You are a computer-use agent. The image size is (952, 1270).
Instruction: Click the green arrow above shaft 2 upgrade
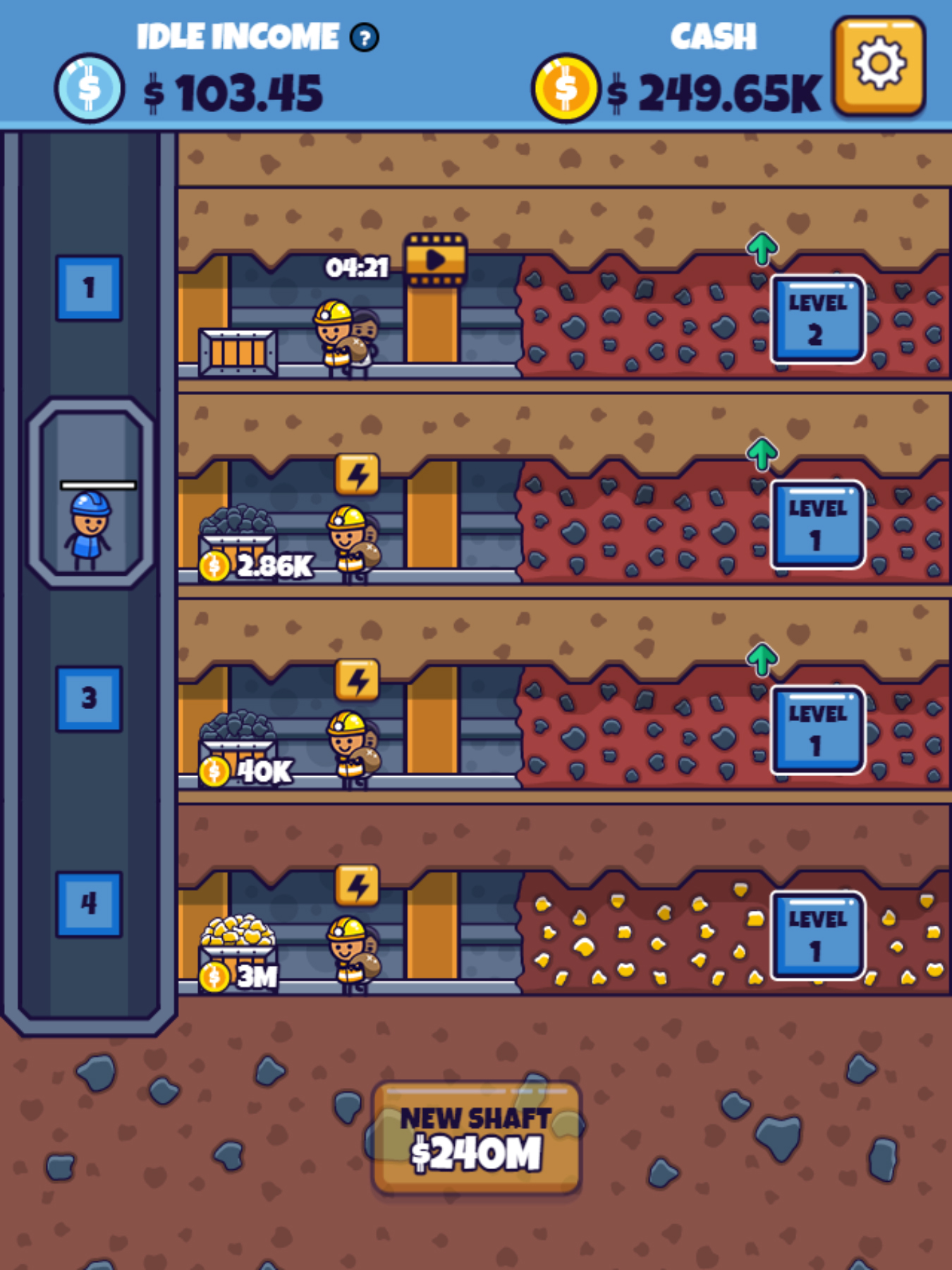762,452
